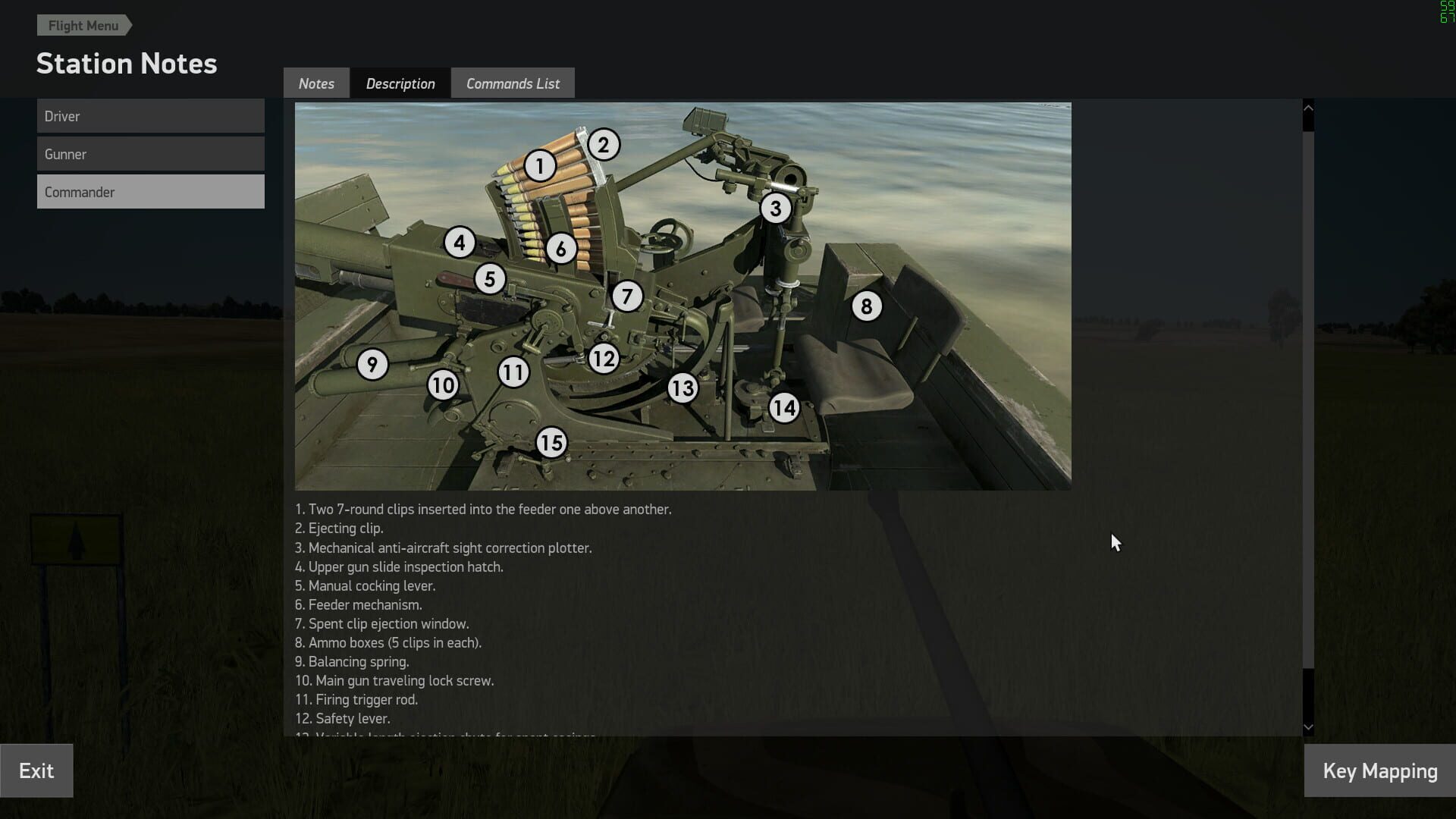Click the gun diagram image
This screenshot has width=1456, height=819.
(x=682, y=296)
